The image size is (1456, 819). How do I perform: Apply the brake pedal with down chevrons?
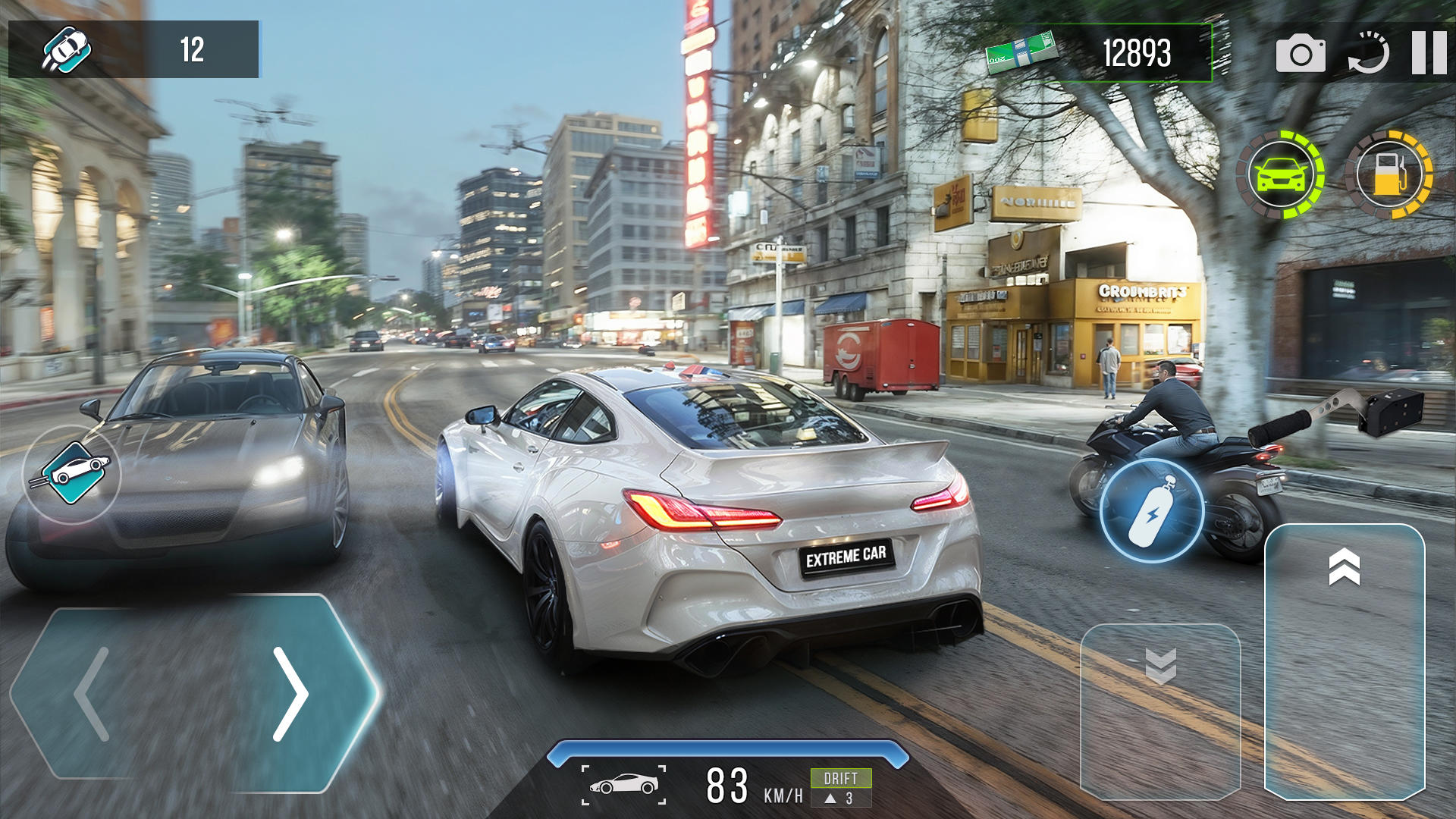pyautogui.click(x=1160, y=711)
